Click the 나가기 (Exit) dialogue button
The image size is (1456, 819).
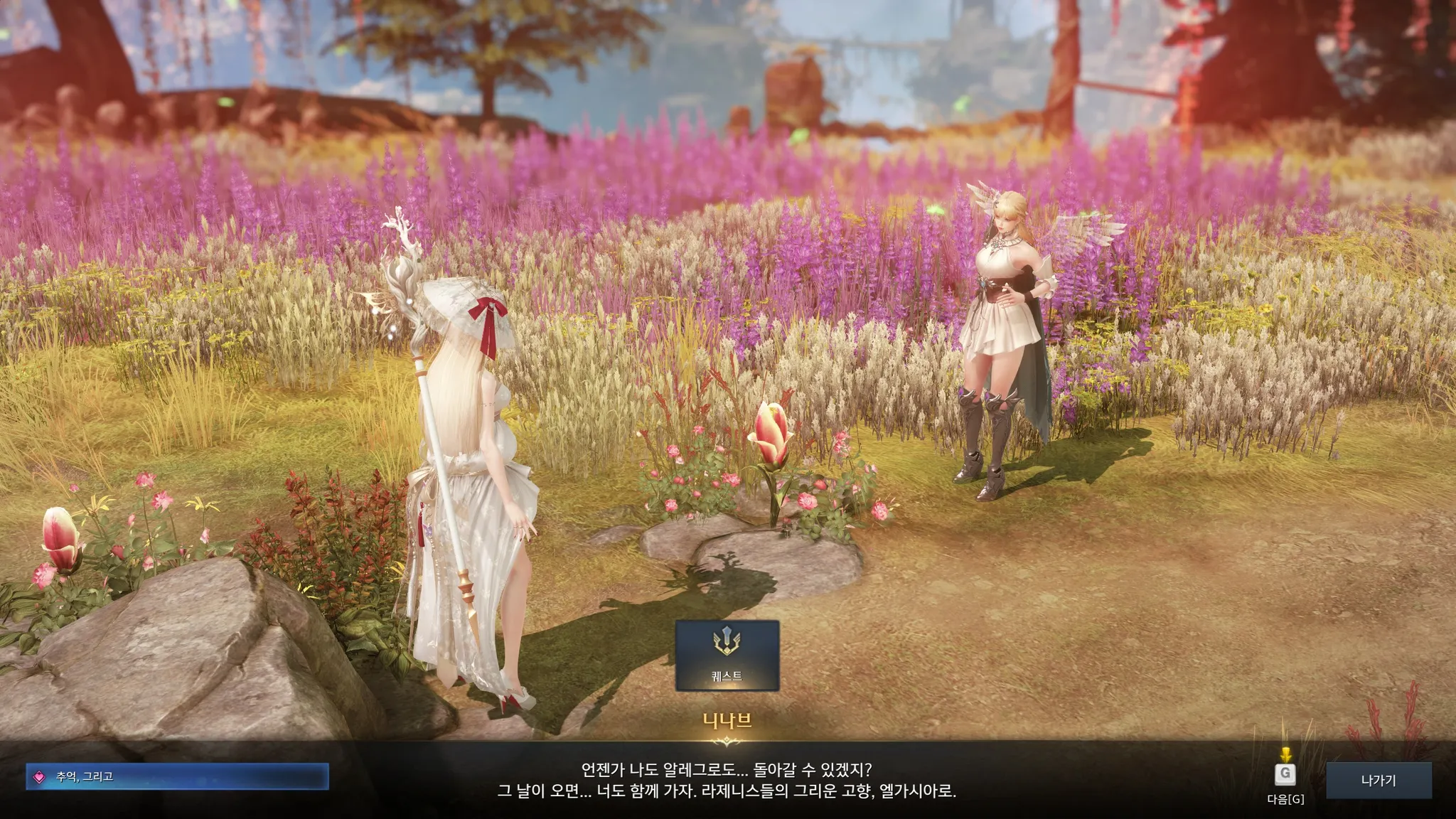[x=1379, y=781]
